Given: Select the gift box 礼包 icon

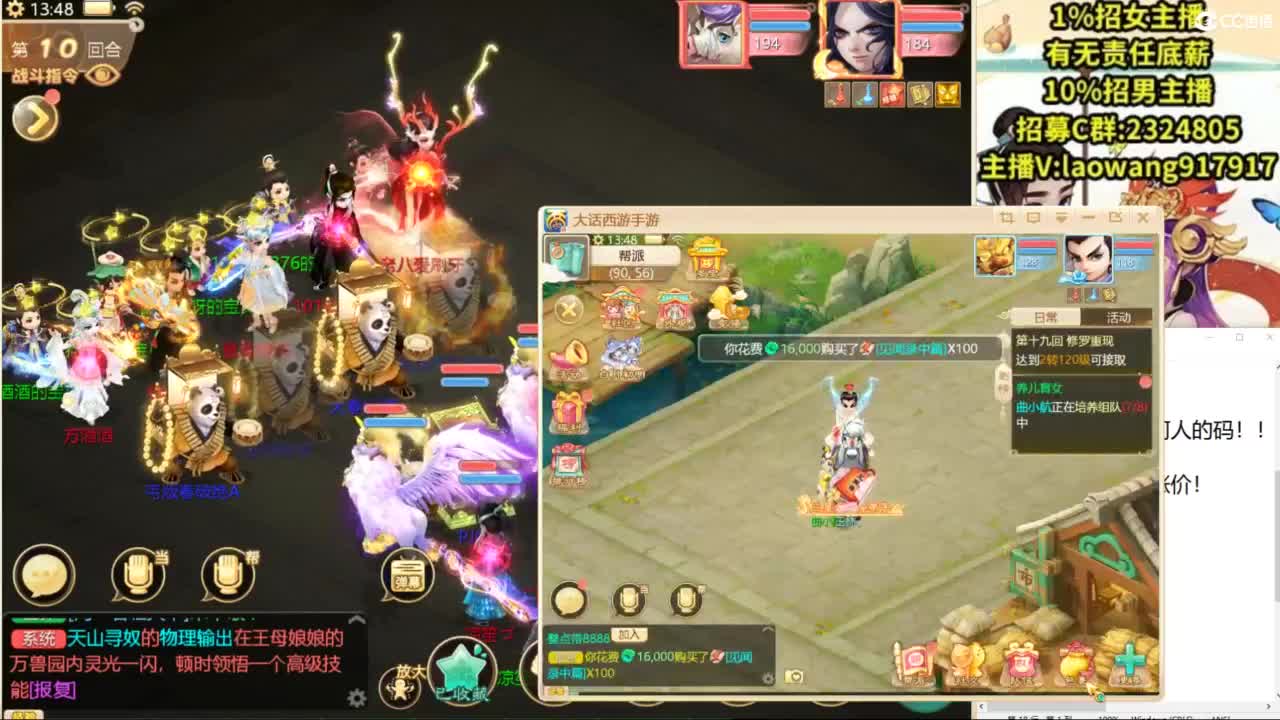Looking at the screenshot, I should [568, 408].
